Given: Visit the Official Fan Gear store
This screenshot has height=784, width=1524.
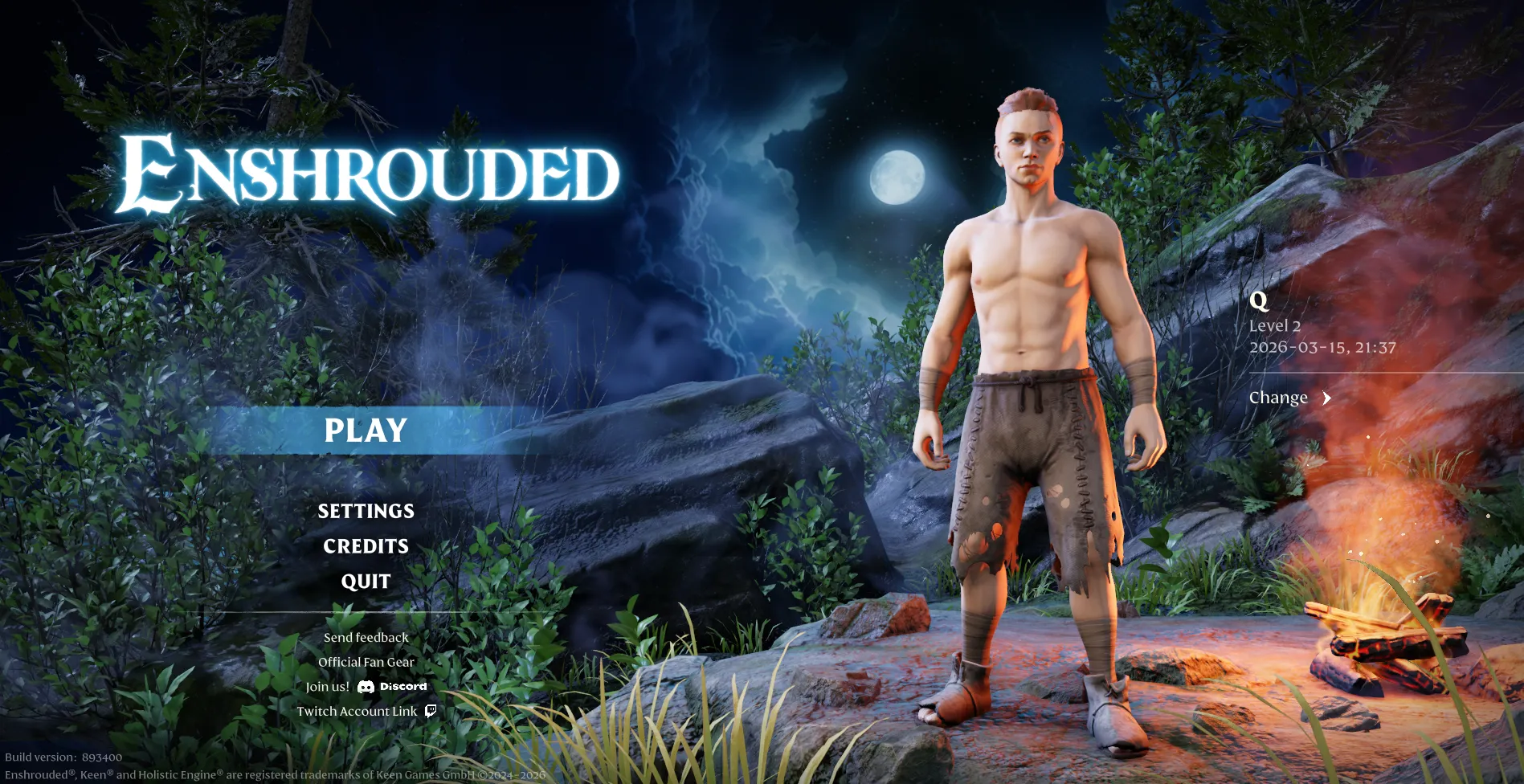Looking at the screenshot, I should (366, 662).
